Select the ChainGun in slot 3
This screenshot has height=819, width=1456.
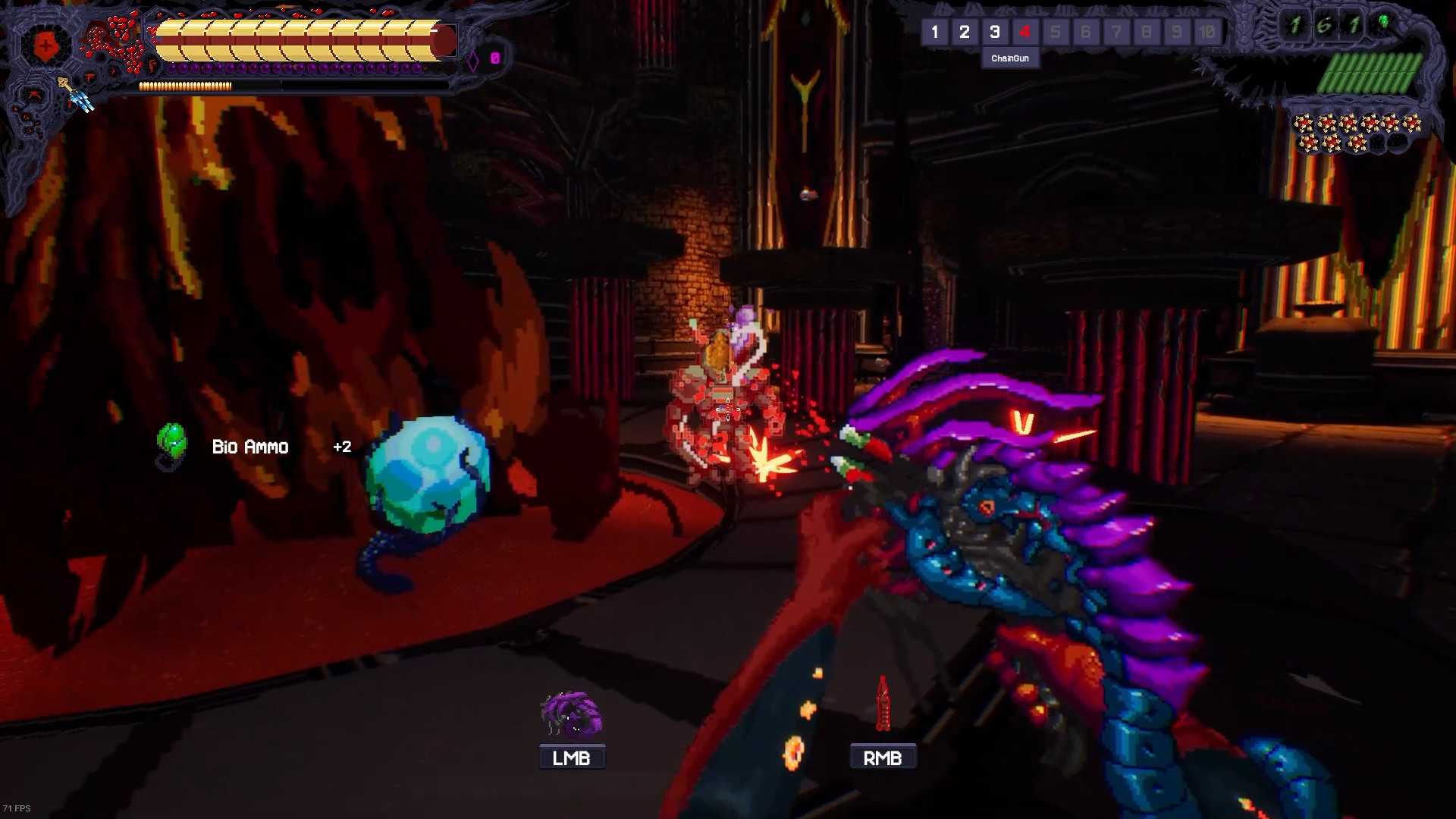pyautogui.click(x=995, y=32)
